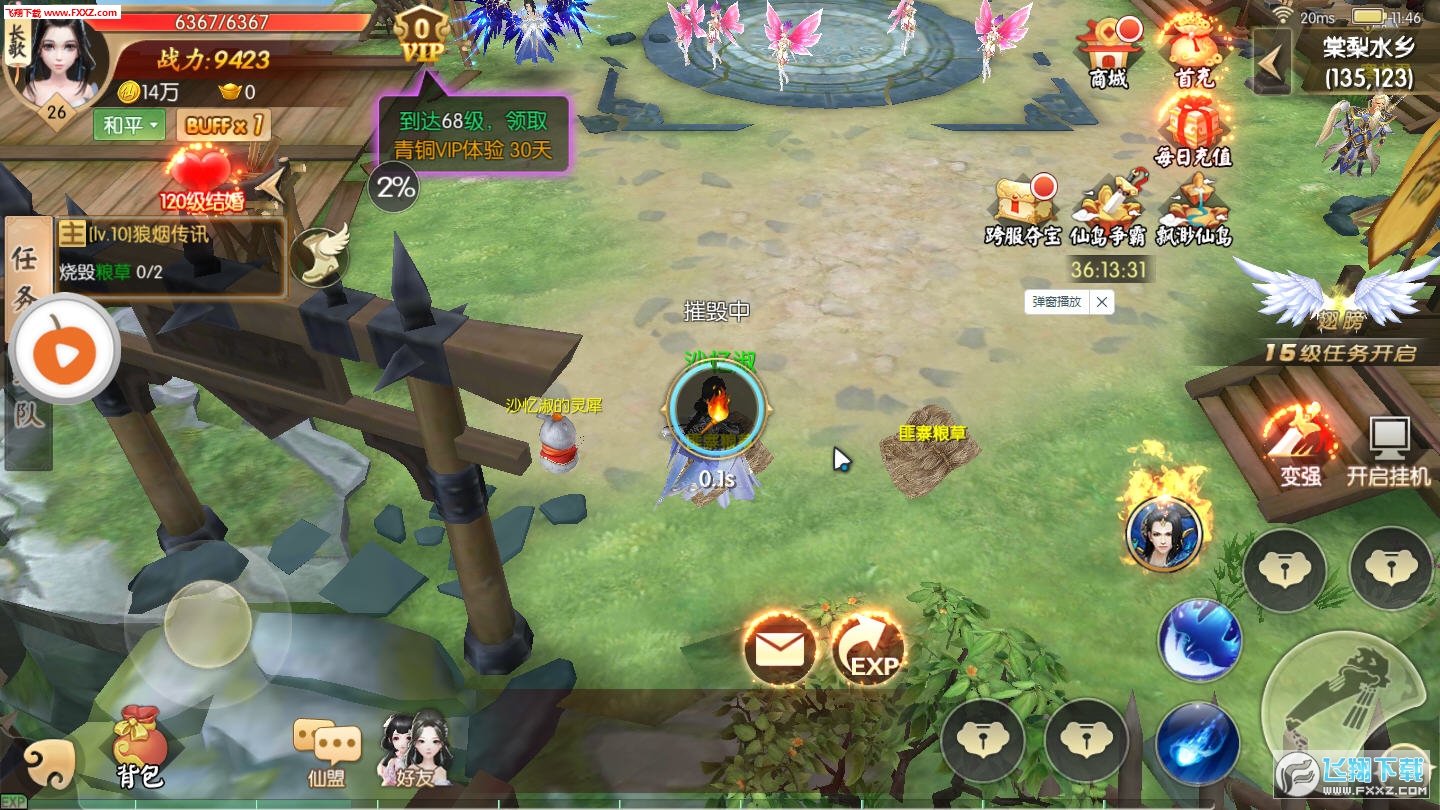The width and height of the screenshot is (1440, 810).
Task: Open the 仙盟 guild chat
Action: [327, 749]
